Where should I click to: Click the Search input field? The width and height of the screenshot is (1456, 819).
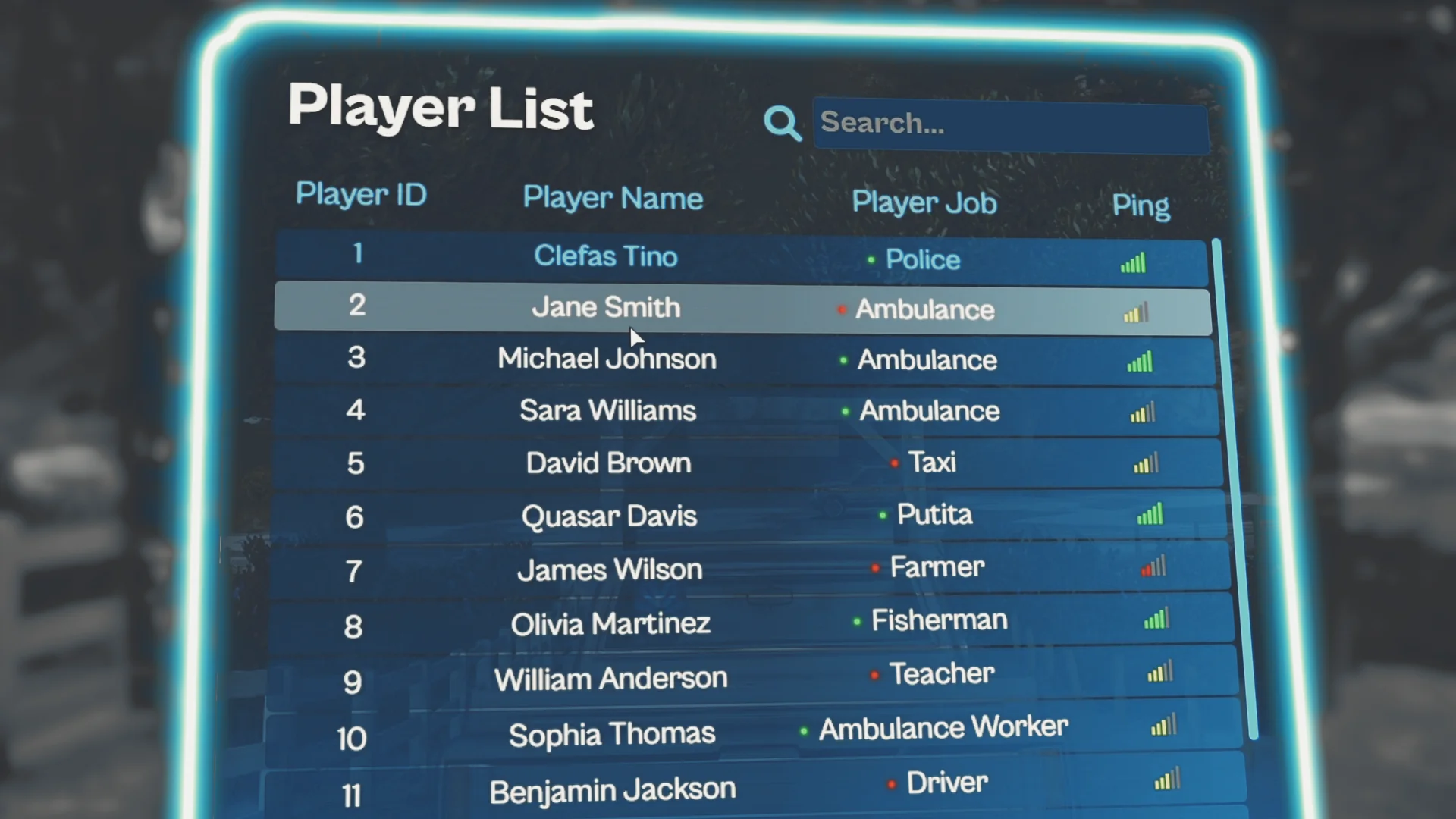(x=1010, y=125)
